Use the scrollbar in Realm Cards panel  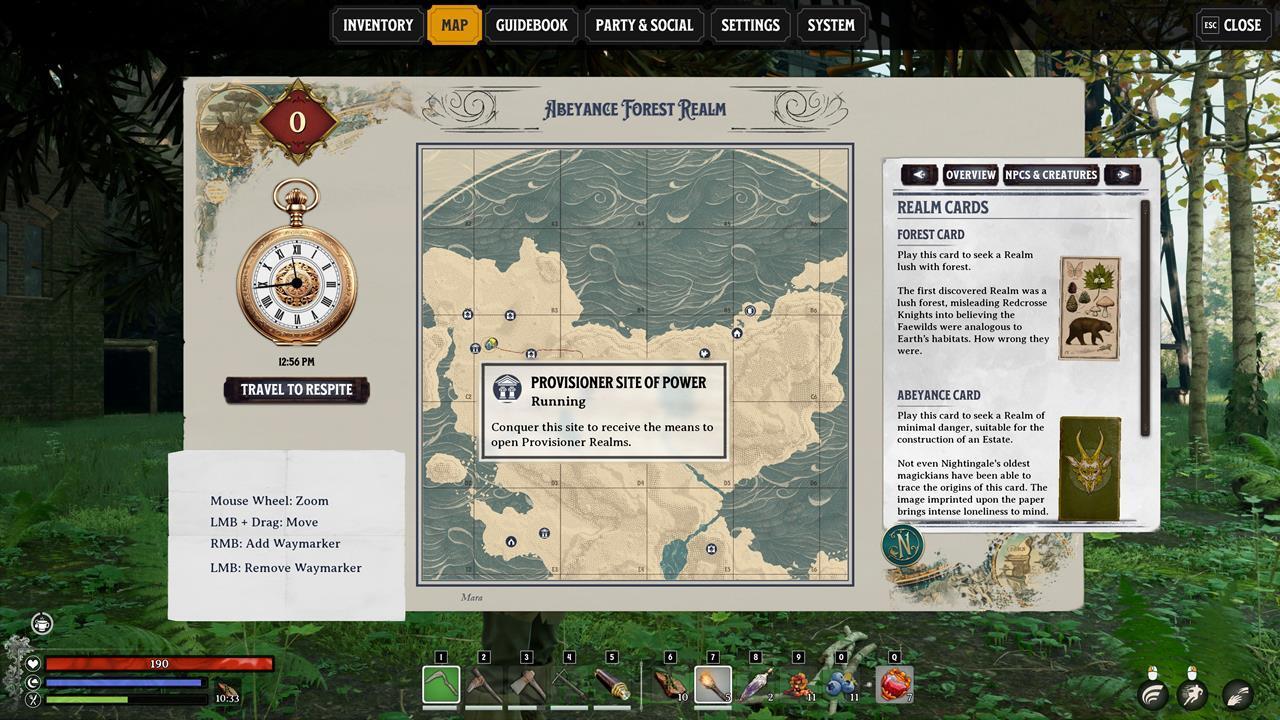[x=1146, y=320]
